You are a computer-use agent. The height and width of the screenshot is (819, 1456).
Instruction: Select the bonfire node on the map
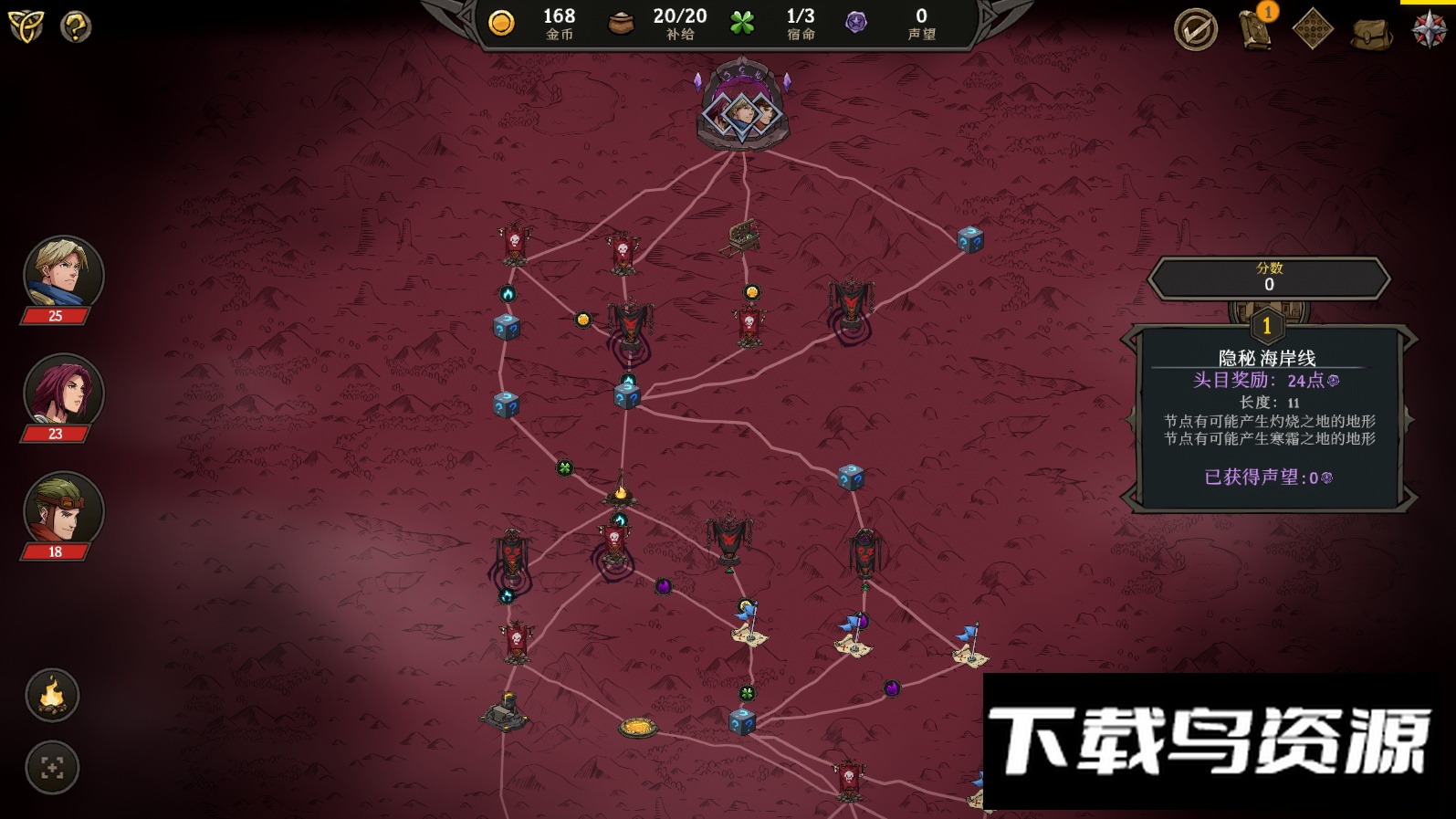tap(621, 490)
